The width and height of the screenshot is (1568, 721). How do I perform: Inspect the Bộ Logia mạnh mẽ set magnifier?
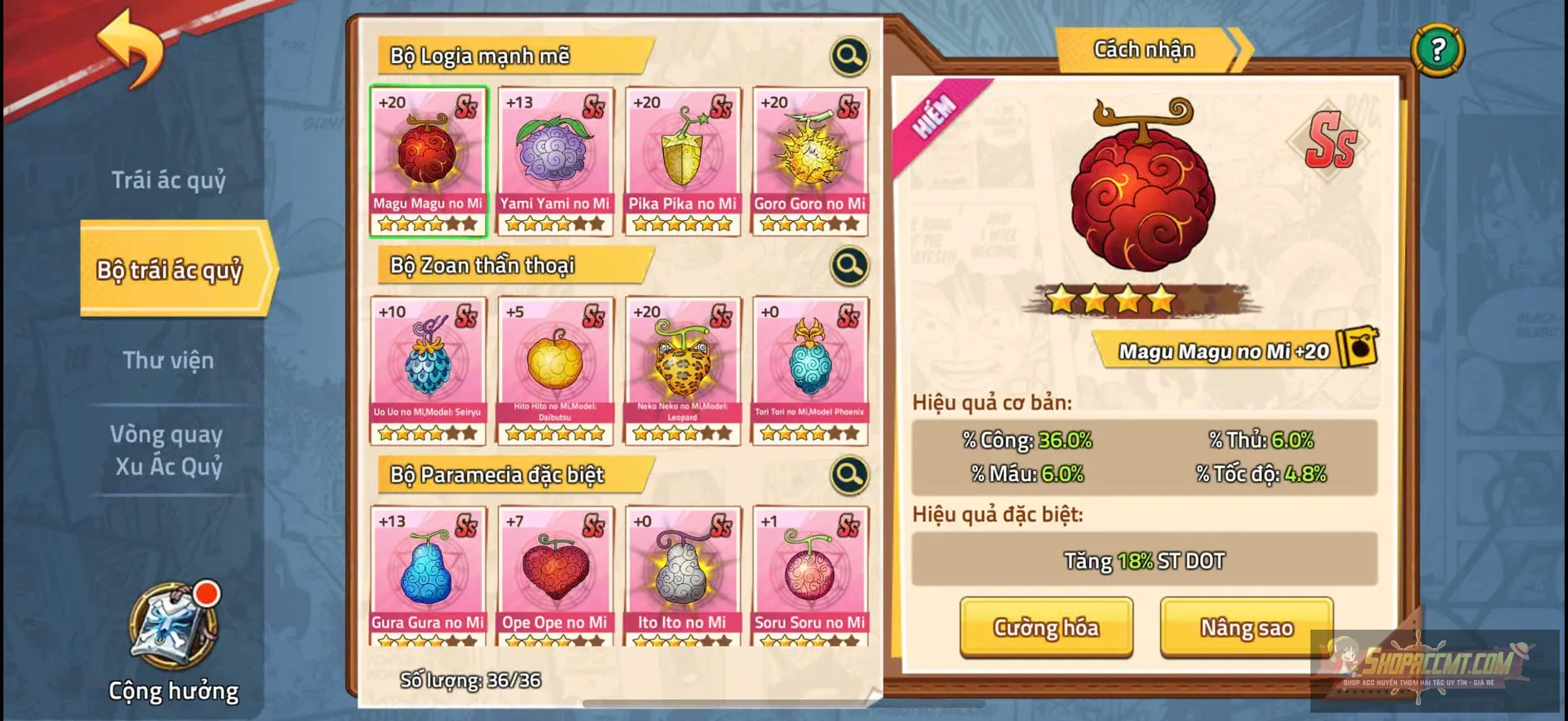(x=849, y=56)
